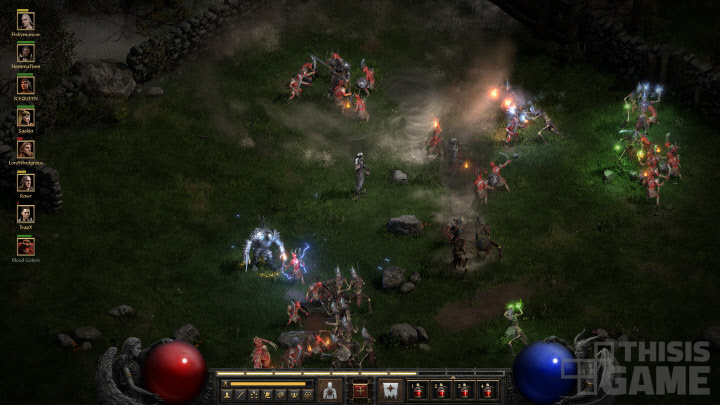Select the left-click skill icon

(x=330, y=389)
